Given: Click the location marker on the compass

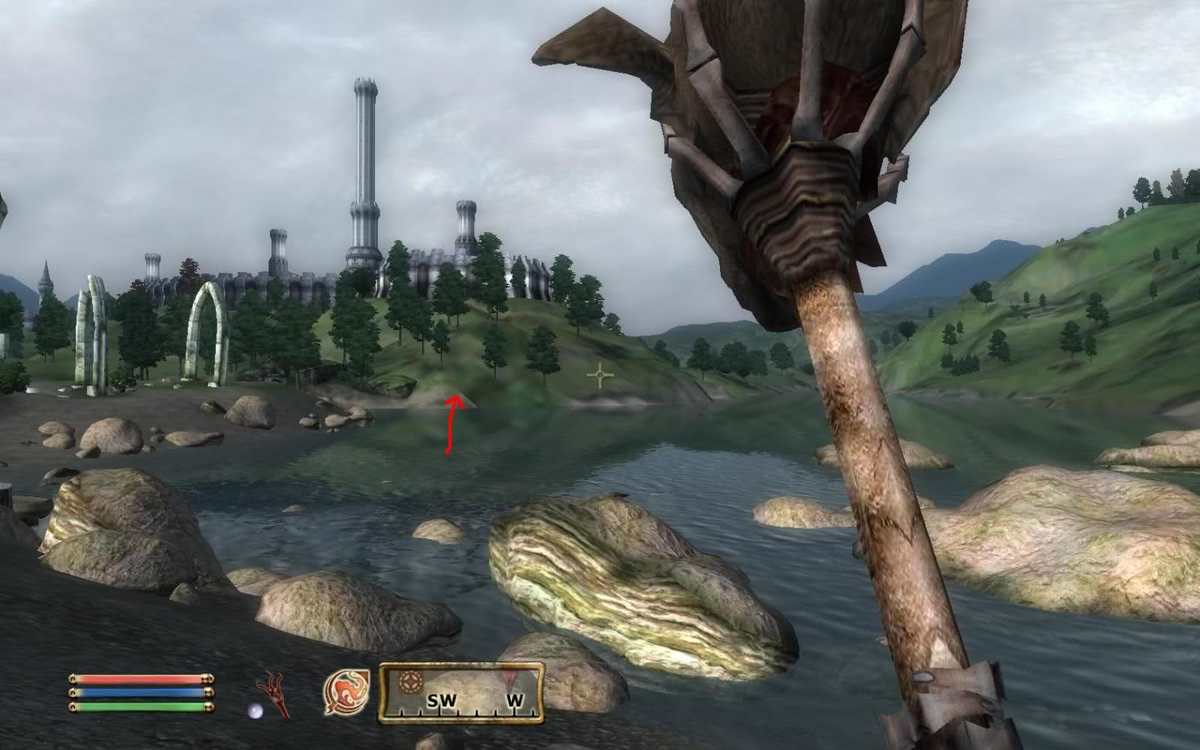Looking at the screenshot, I should (x=410, y=682).
